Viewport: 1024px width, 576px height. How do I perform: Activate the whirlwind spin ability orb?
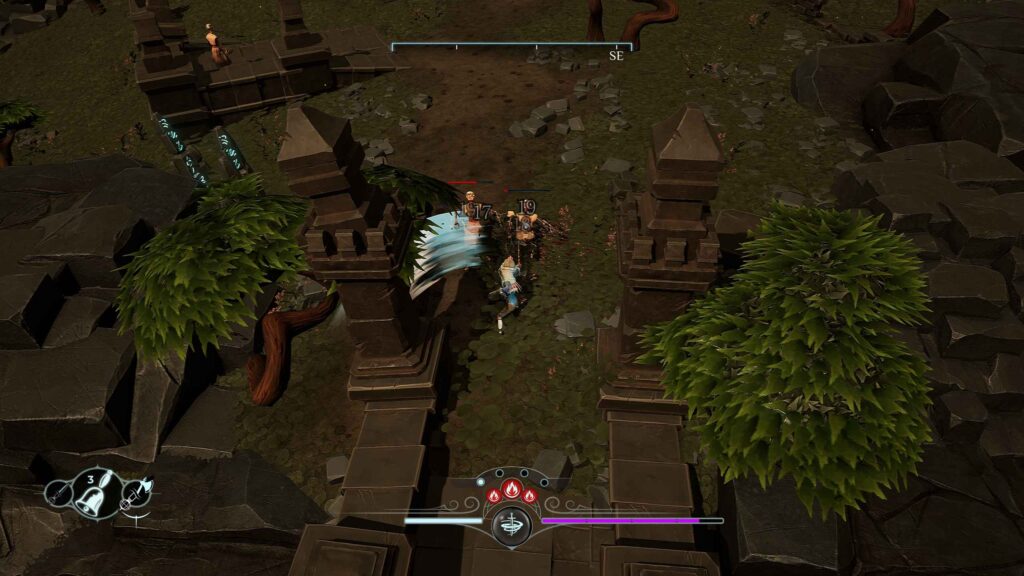pos(512,525)
